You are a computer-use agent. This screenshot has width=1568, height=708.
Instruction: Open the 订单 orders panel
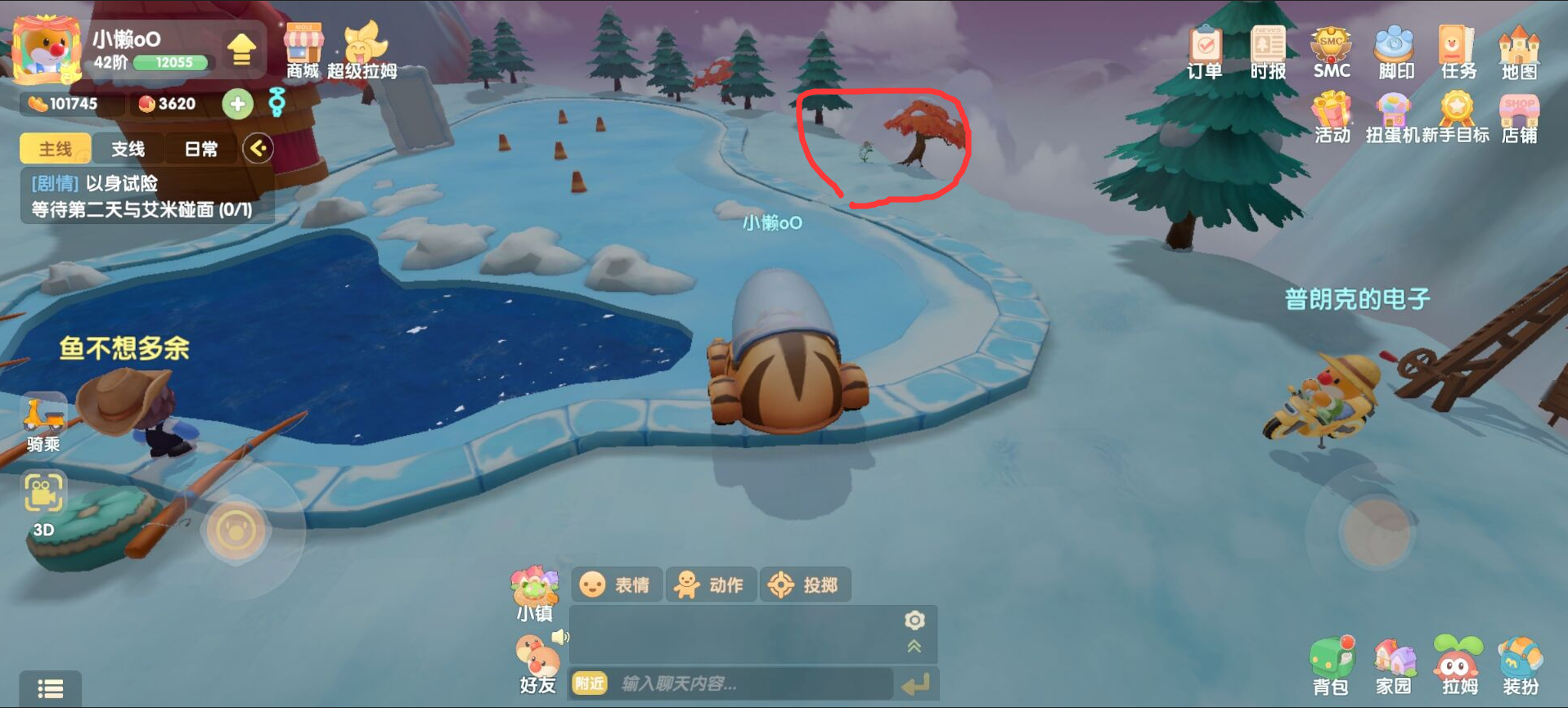1205,52
